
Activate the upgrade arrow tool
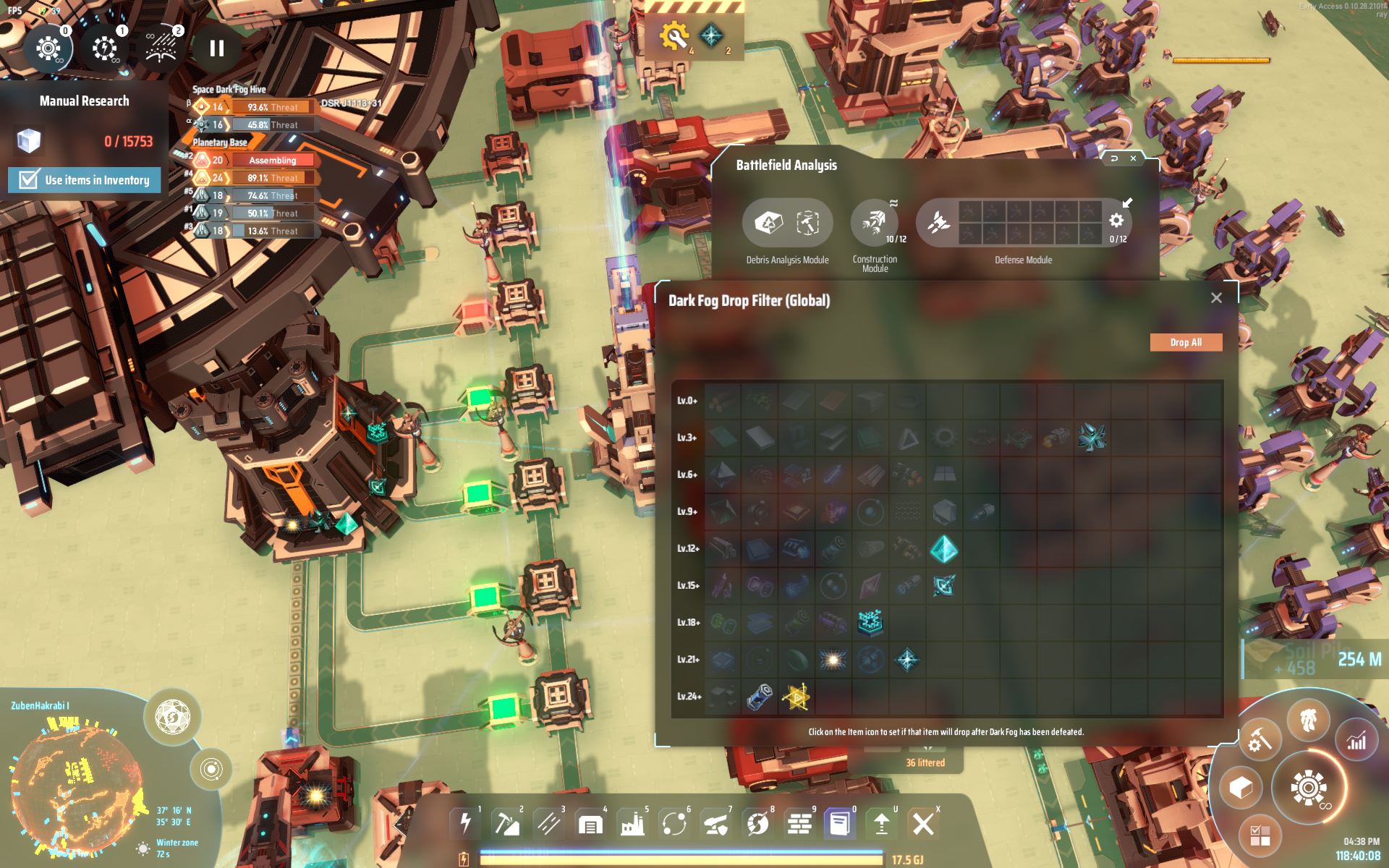[881, 823]
